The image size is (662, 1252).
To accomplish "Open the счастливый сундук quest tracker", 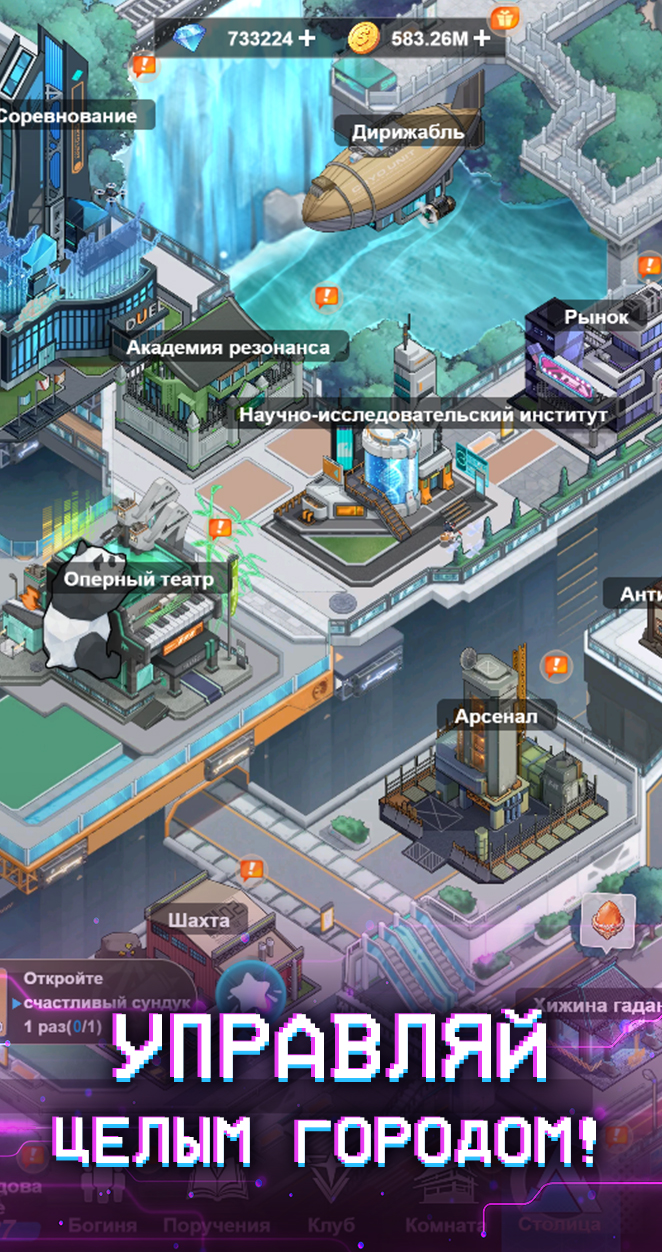I will [95, 1002].
